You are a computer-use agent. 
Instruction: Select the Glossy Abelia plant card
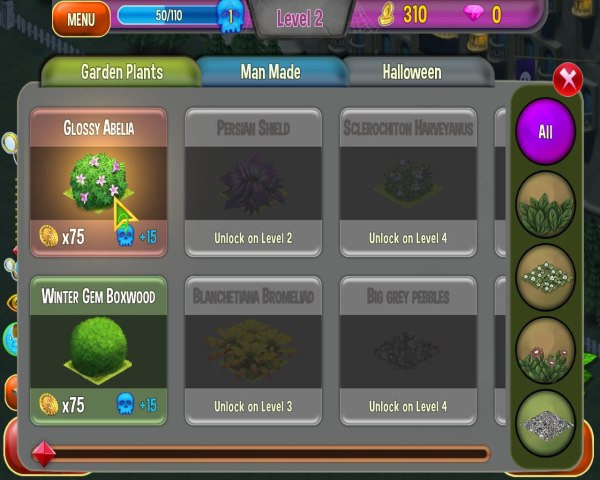98,182
